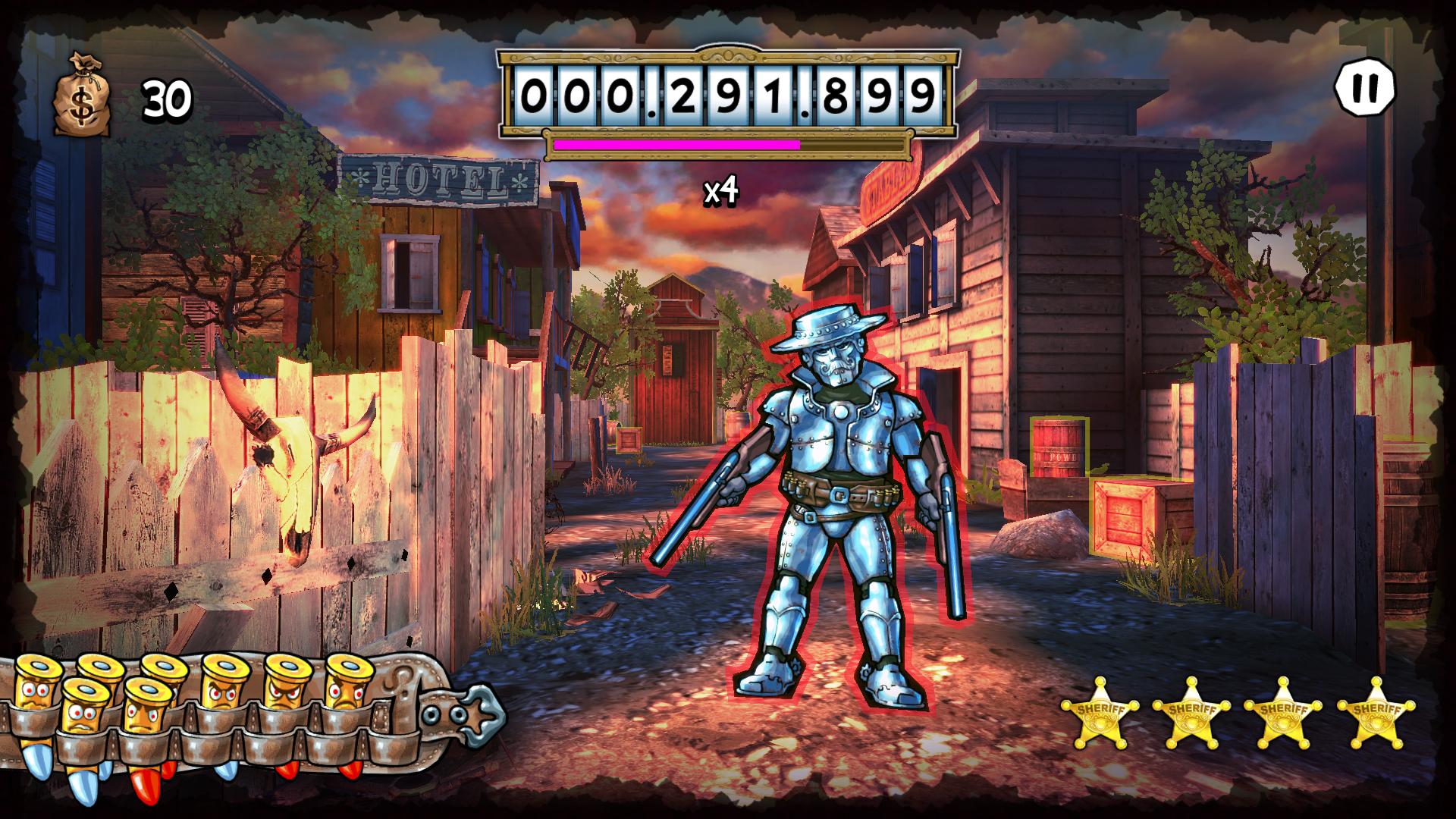Click the pink multiplier progress bar
1456x819 pixels.
675,144
